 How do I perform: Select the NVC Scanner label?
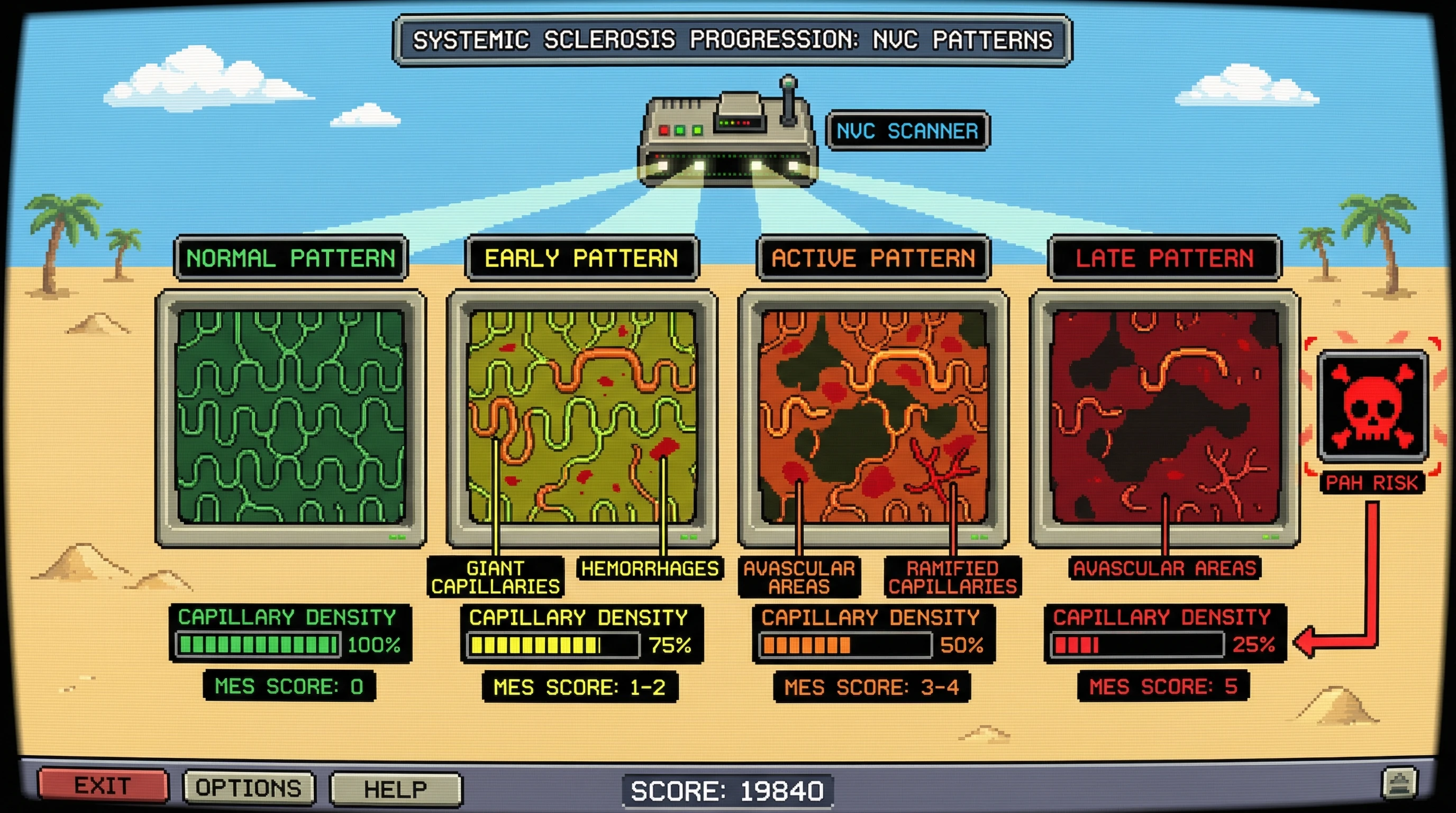pos(907,131)
